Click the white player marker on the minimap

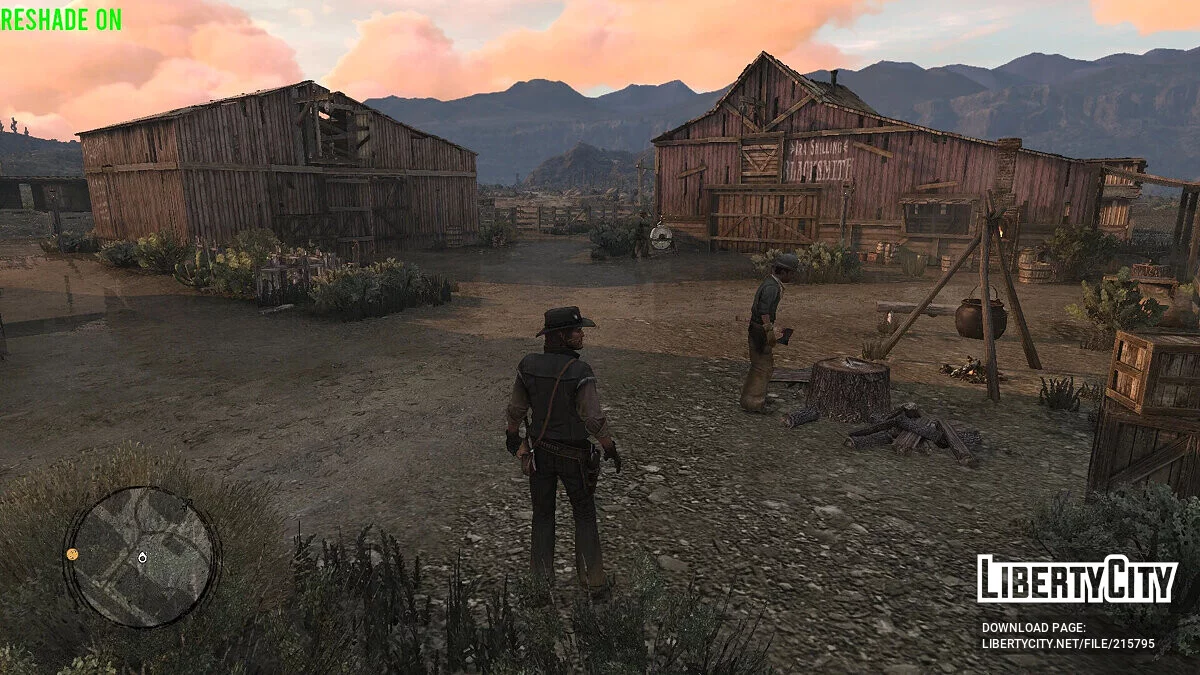[142, 557]
